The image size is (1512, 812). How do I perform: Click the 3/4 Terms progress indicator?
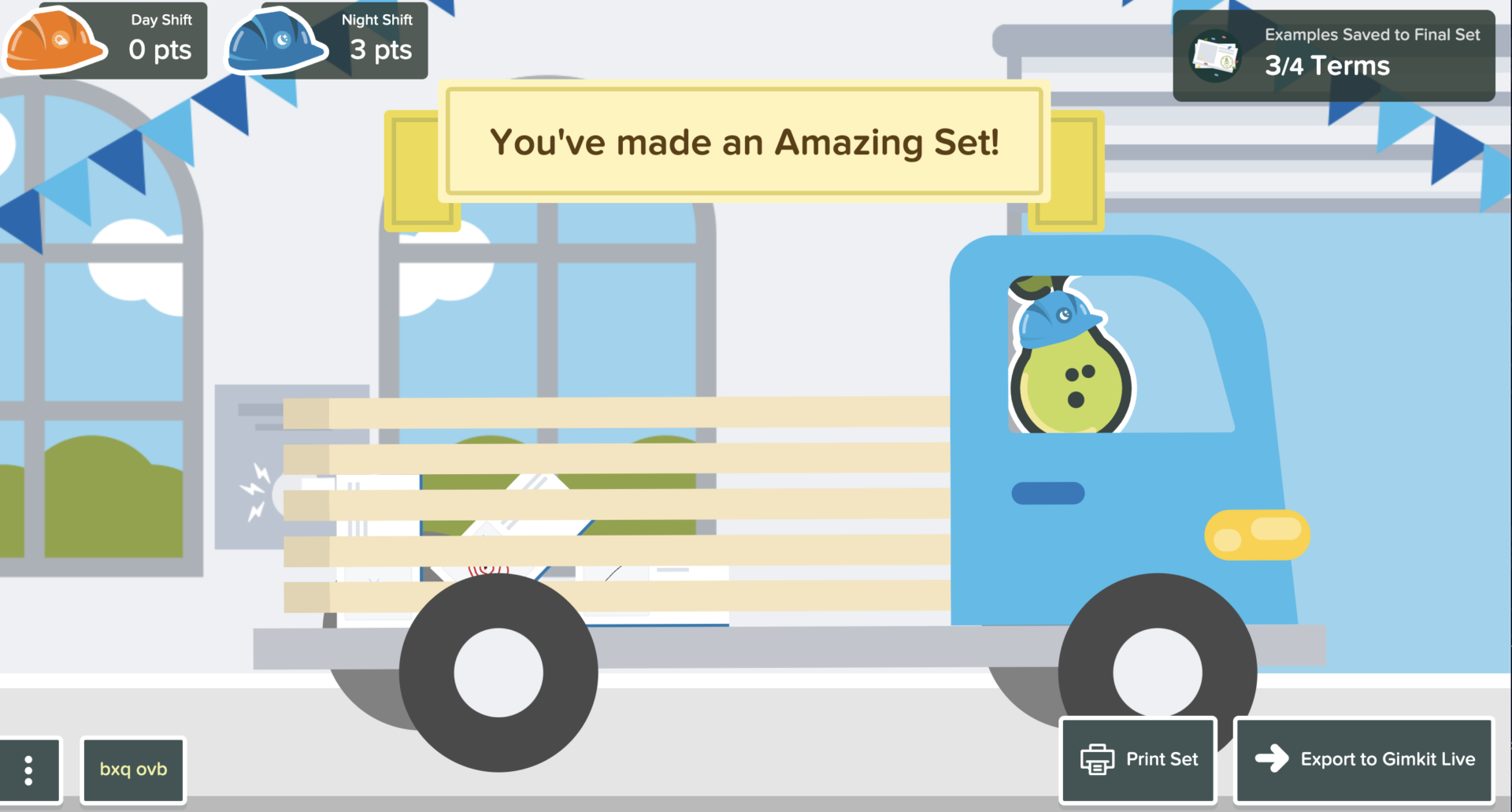coord(1327,66)
